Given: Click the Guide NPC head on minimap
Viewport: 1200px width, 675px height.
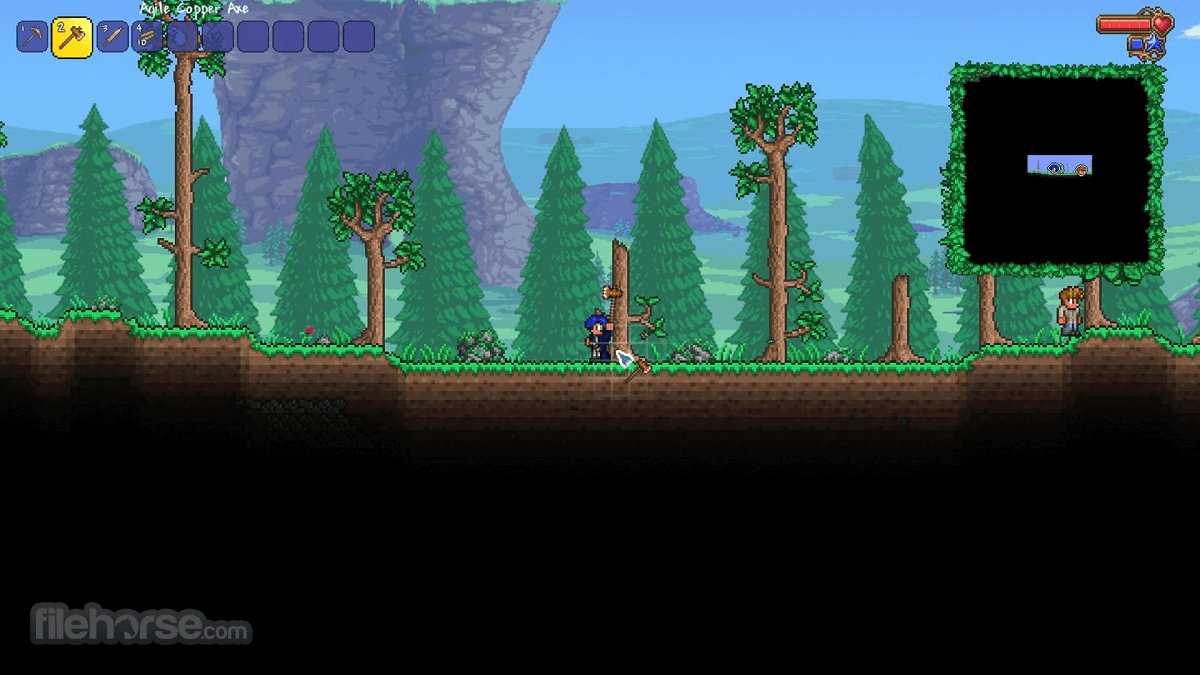Looking at the screenshot, I should coord(1080,170).
